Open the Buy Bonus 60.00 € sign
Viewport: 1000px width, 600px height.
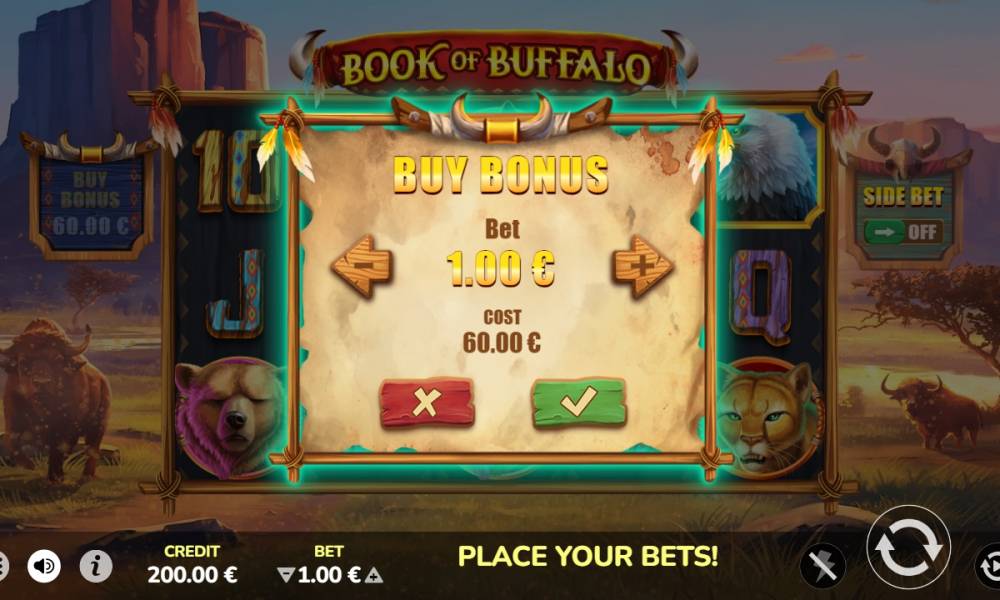(92, 202)
